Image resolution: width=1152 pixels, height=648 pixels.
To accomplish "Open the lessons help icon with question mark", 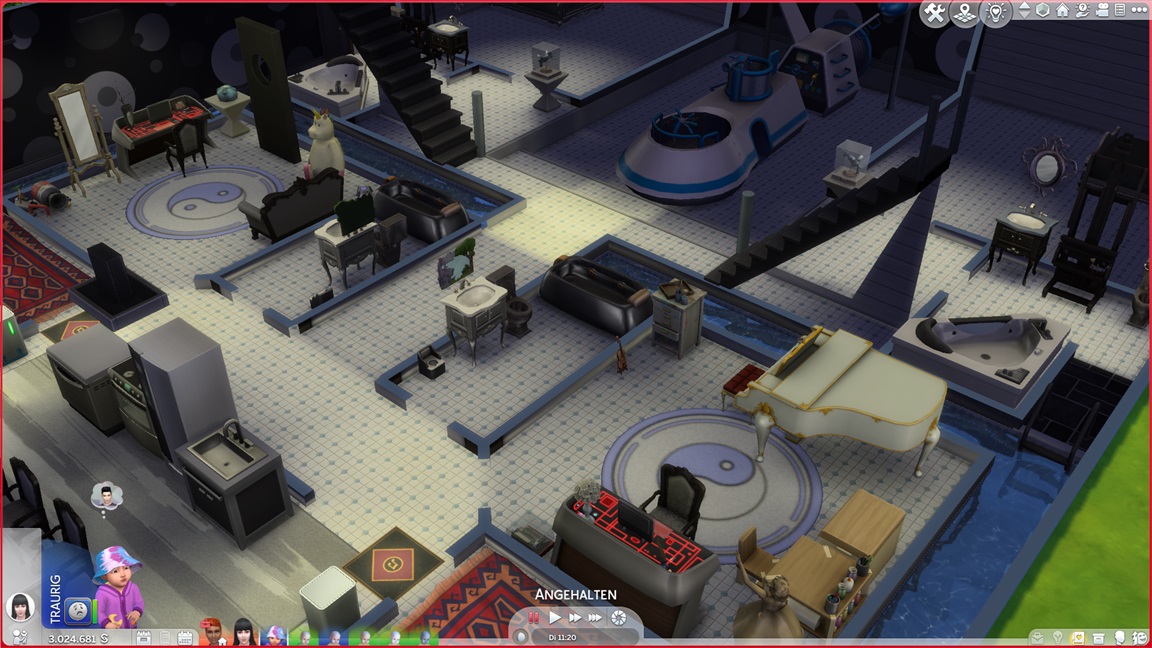I will [1082, 11].
